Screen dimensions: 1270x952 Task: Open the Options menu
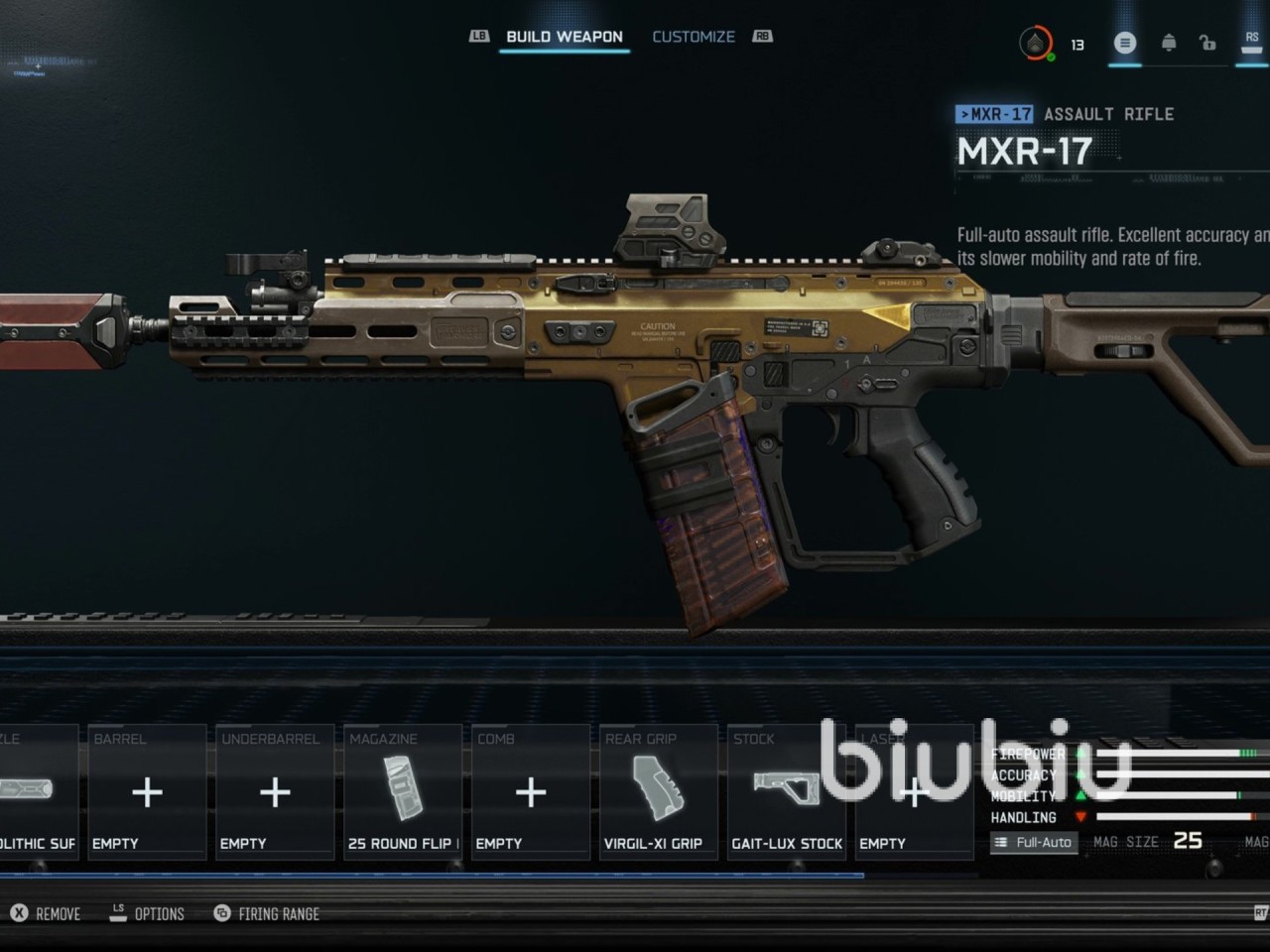(x=147, y=913)
